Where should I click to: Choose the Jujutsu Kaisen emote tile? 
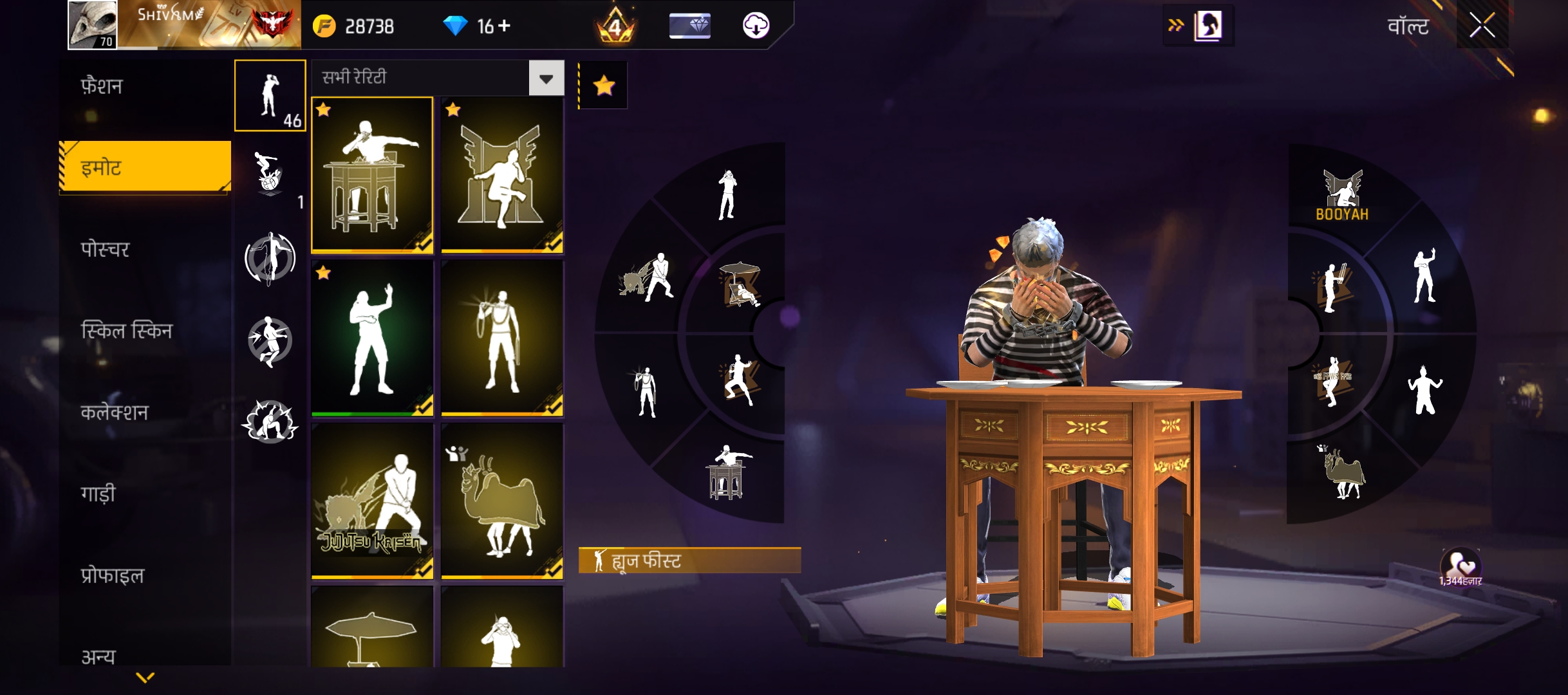372,501
